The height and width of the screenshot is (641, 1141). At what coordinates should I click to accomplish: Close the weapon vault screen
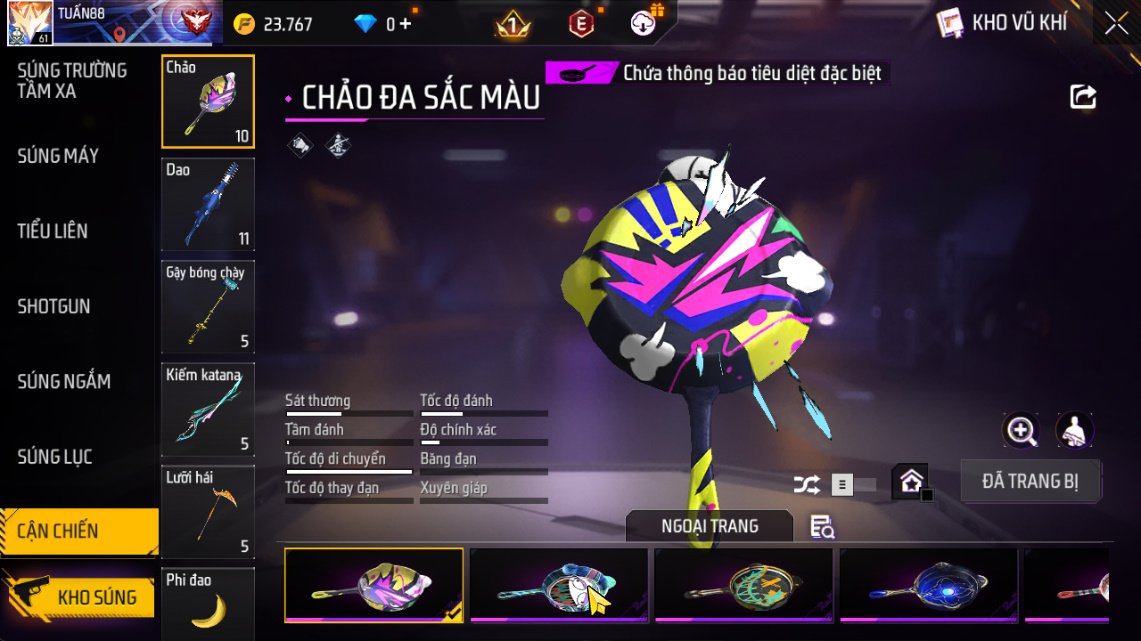[1116, 24]
